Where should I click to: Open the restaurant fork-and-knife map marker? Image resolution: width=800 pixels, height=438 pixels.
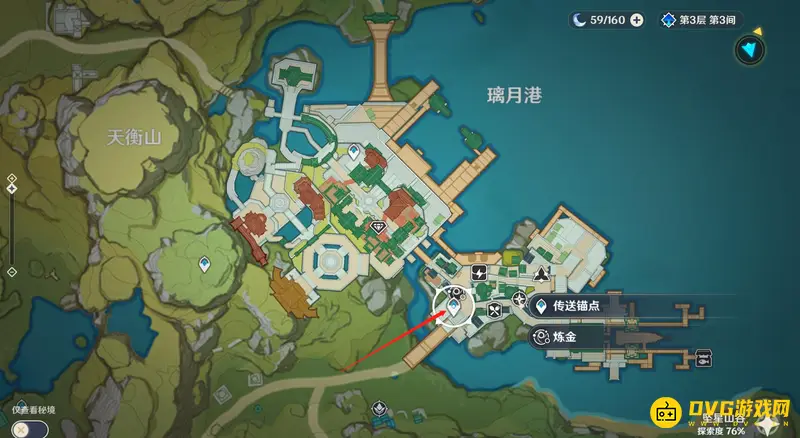(x=496, y=311)
